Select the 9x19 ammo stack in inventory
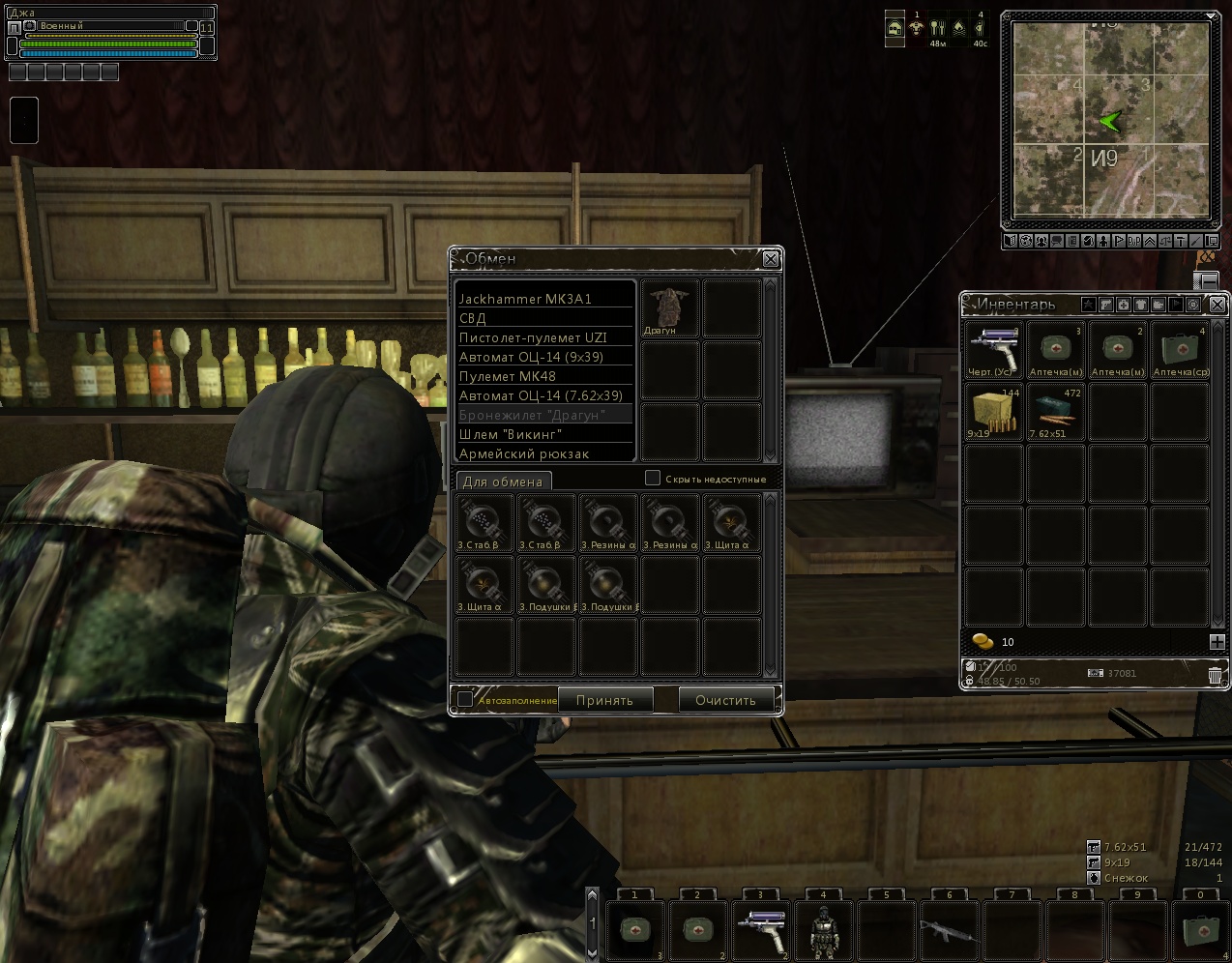Image resolution: width=1232 pixels, height=963 pixels. click(x=994, y=412)
